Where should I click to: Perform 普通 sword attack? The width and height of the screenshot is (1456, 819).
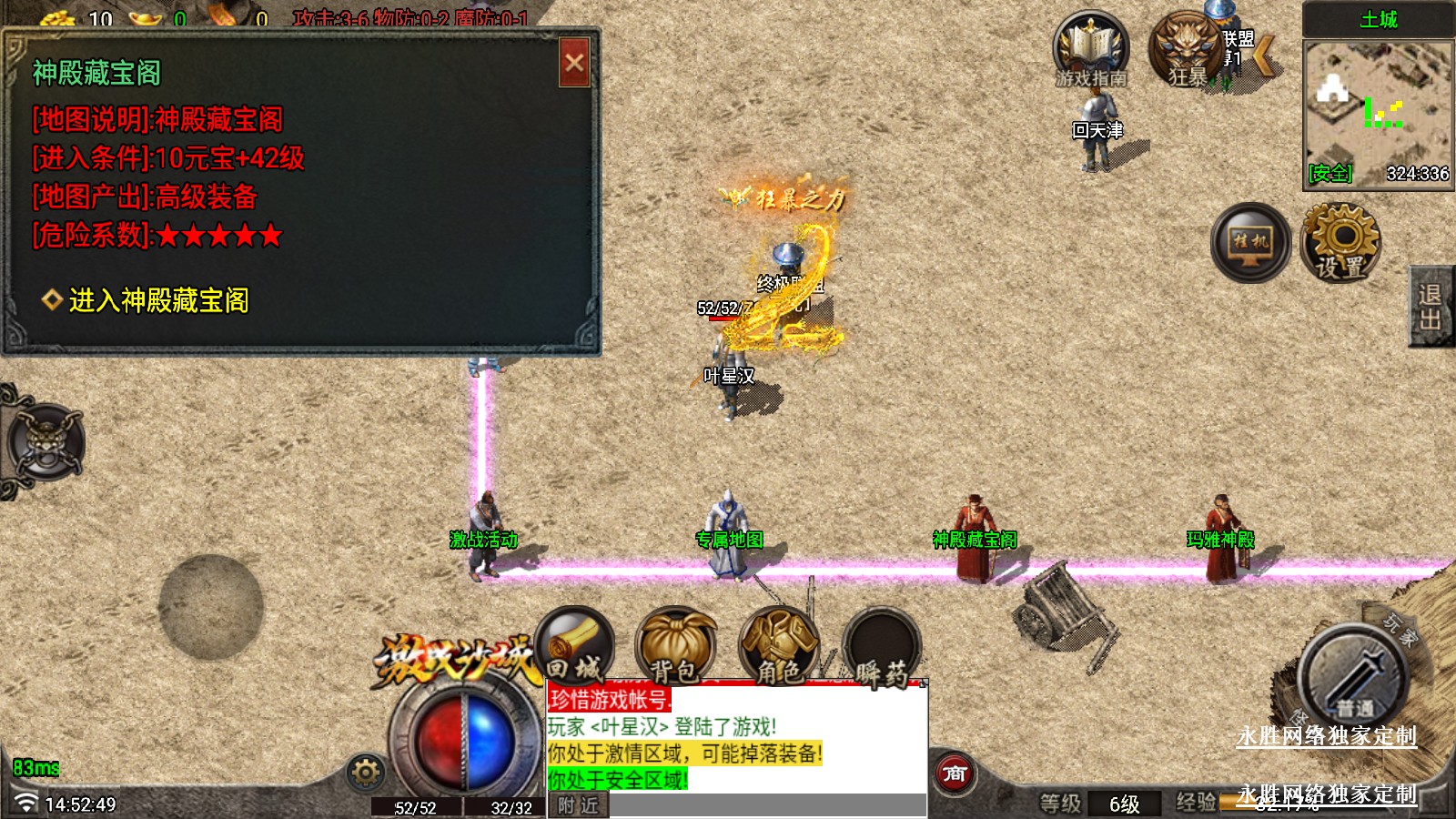coord(1353,680)
